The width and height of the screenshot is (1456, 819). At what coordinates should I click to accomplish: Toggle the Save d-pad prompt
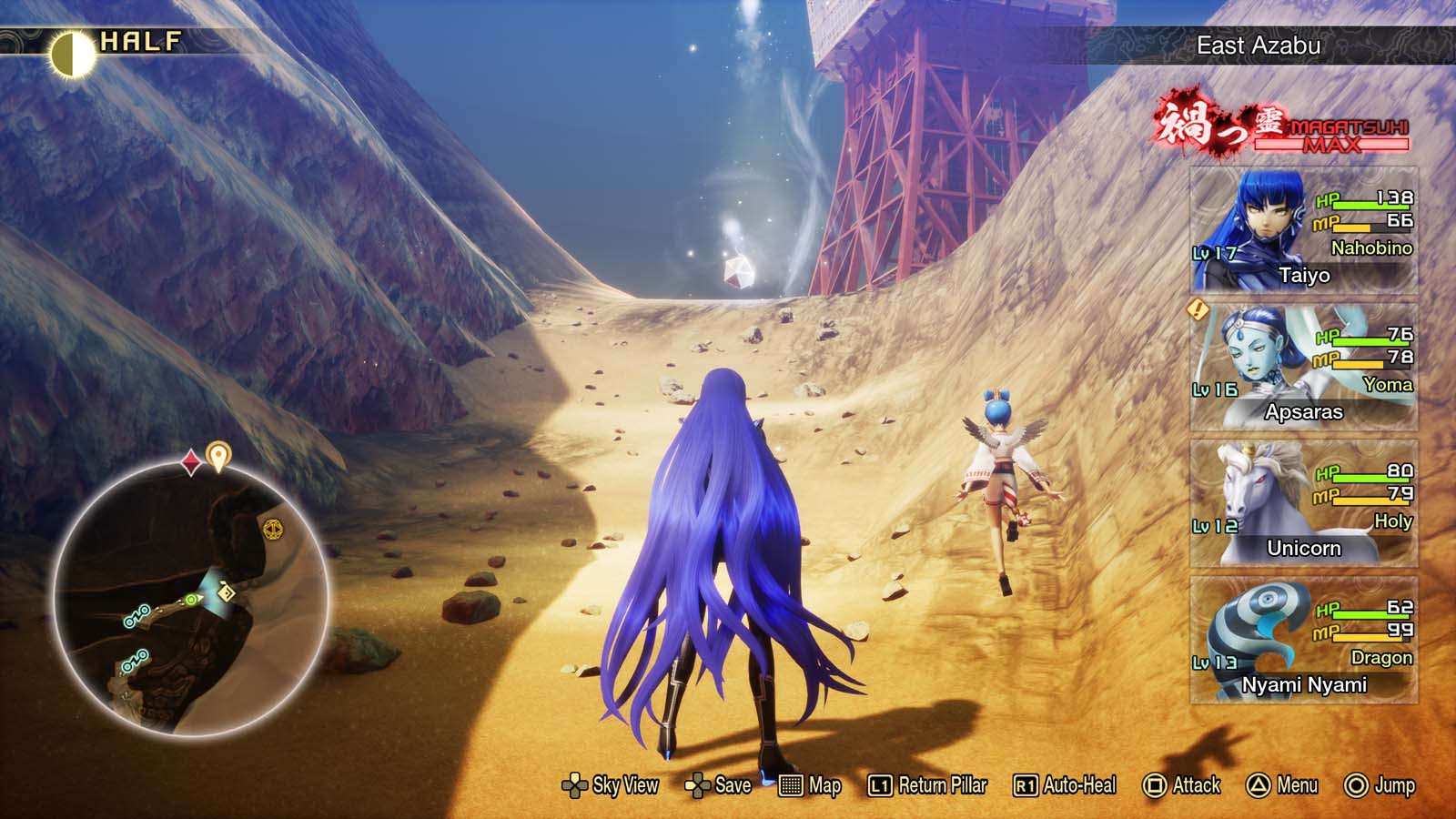pos(700,784)
